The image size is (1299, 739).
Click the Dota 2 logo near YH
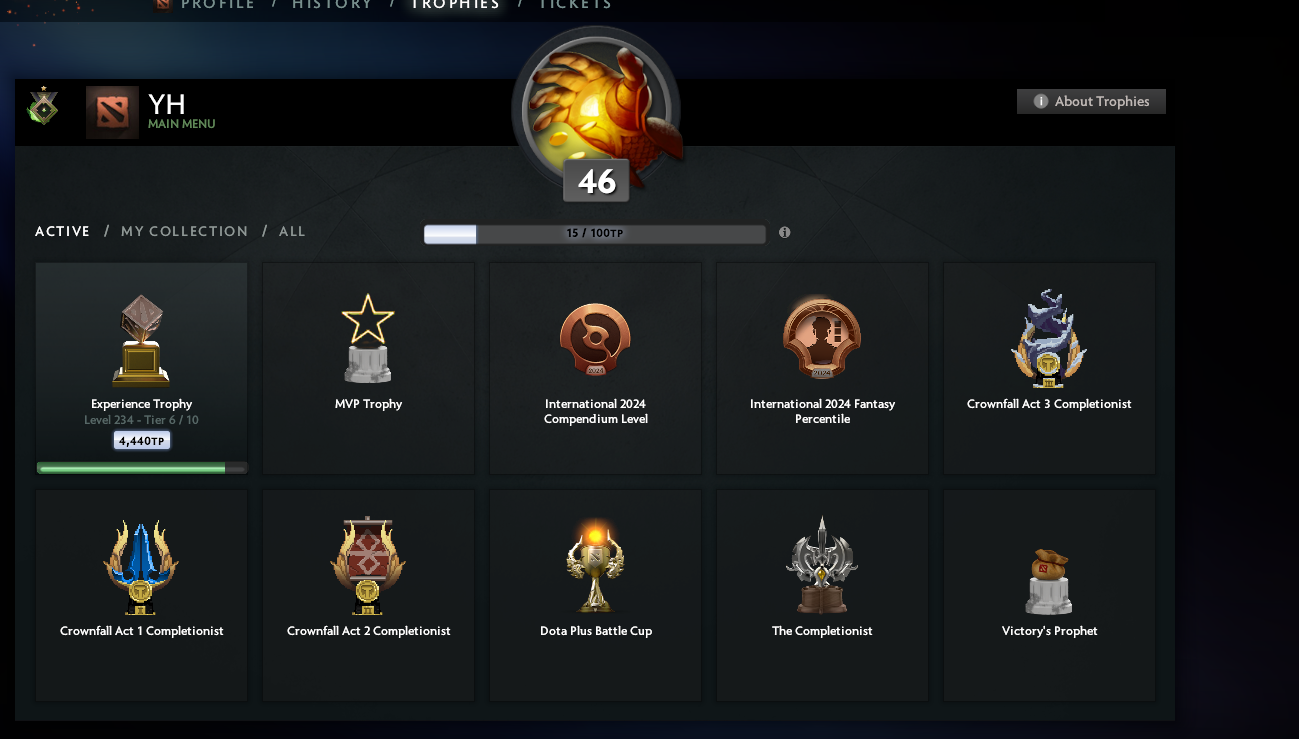coord(112,112)
